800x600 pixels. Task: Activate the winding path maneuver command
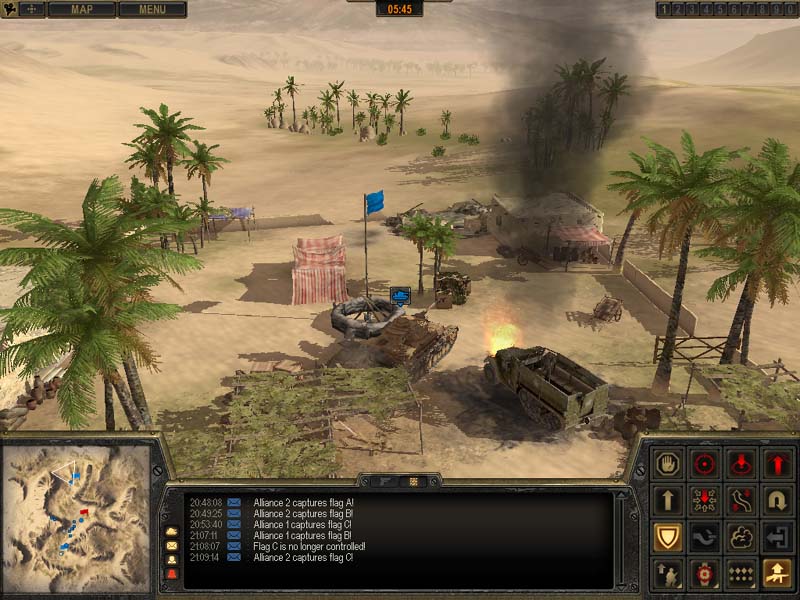click(741, 500)
